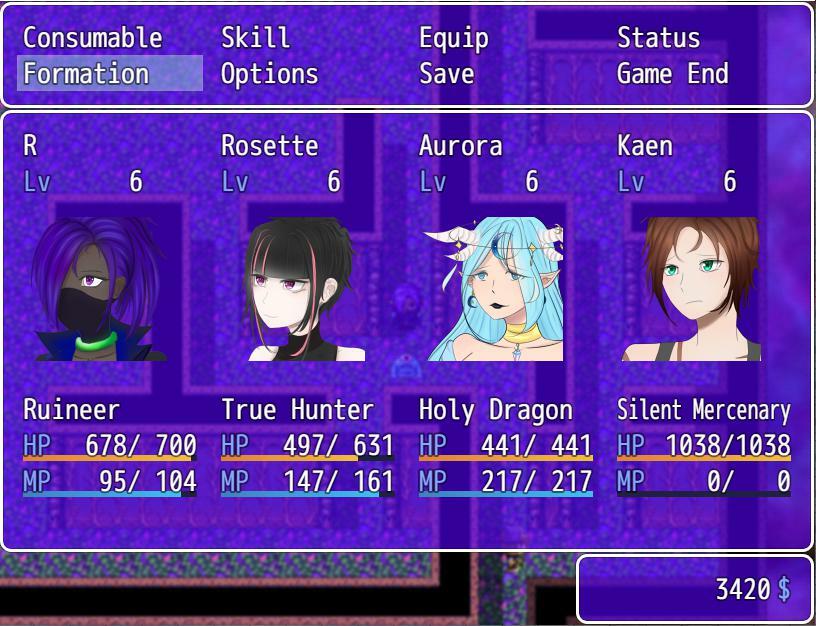Choose Game End
The width and height of the screenshot is (816, 626).
click(672, 74)
